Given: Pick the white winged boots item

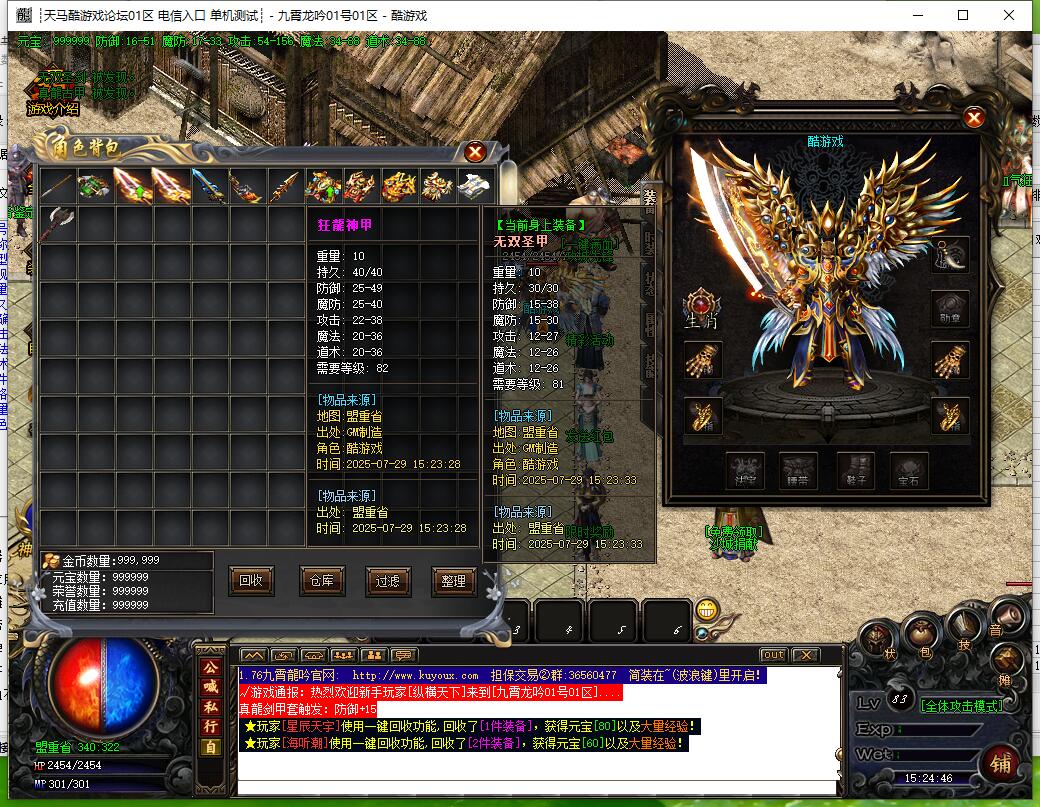Looking at the screenshot, I should point(476,186).
